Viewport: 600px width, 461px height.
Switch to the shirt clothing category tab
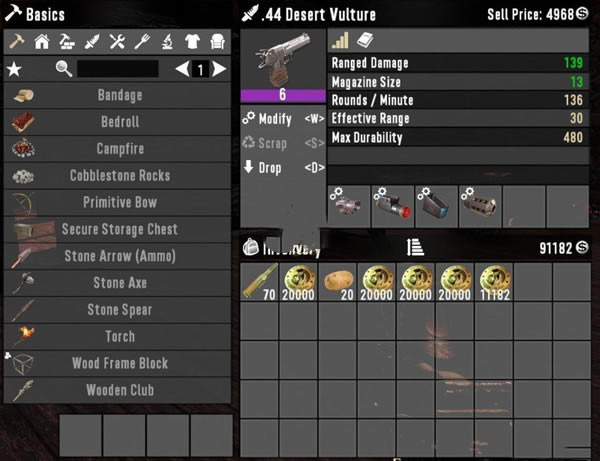191,42
